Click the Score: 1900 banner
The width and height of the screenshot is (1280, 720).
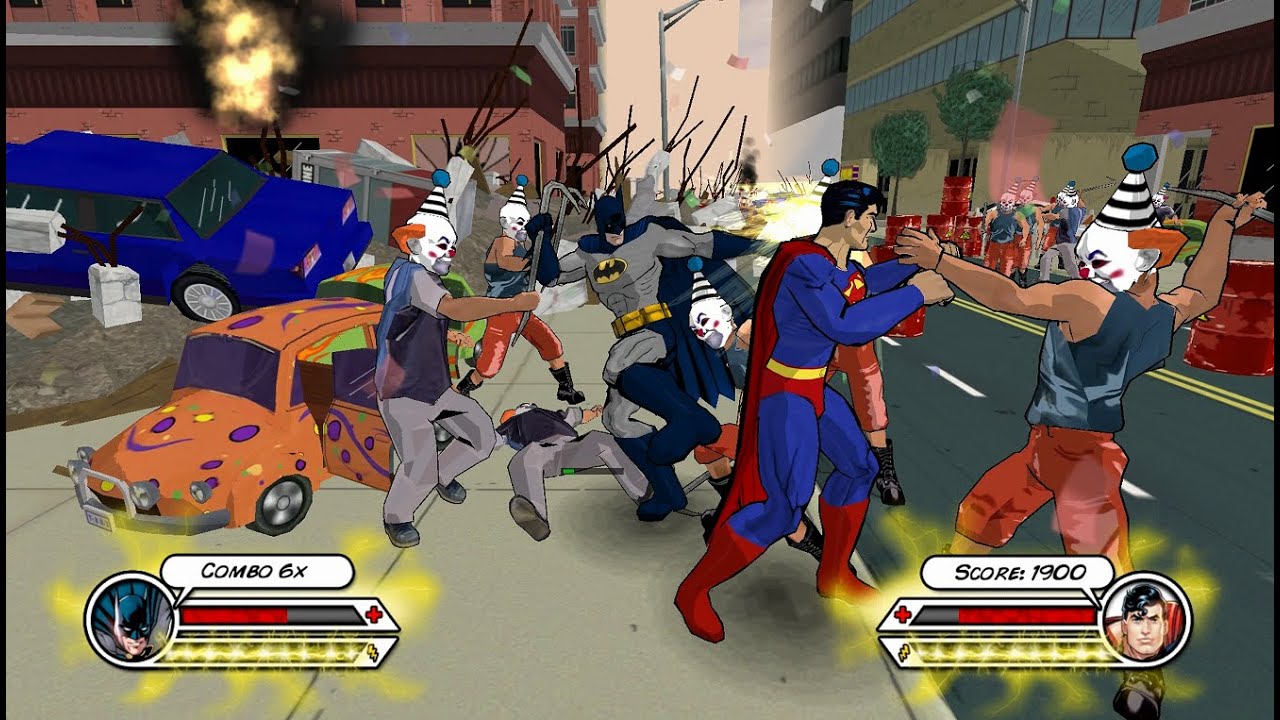(x=1019, y=572)
